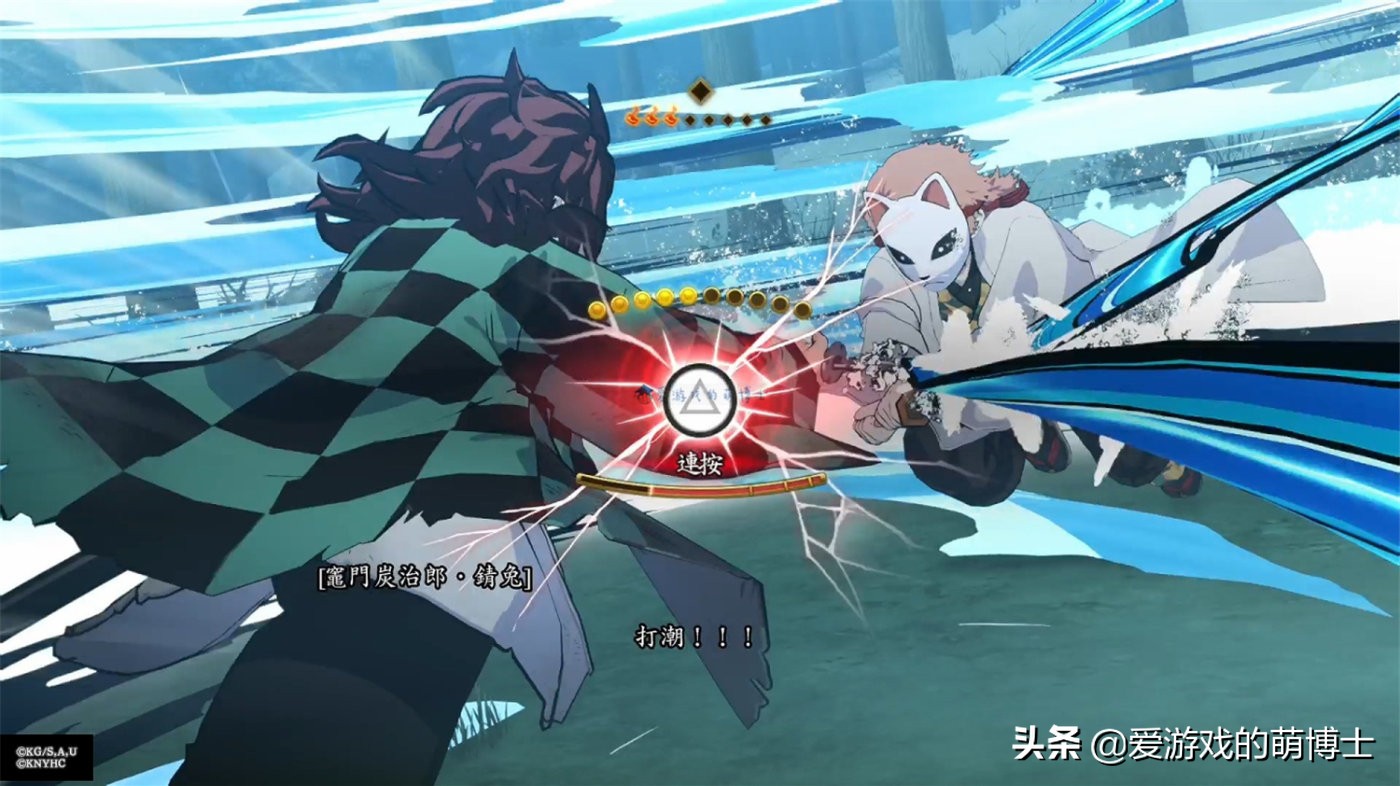Screen dimensions: 1400x786
Task: Click the last darkened coin on the right
Action: click(x=802, y=308)
